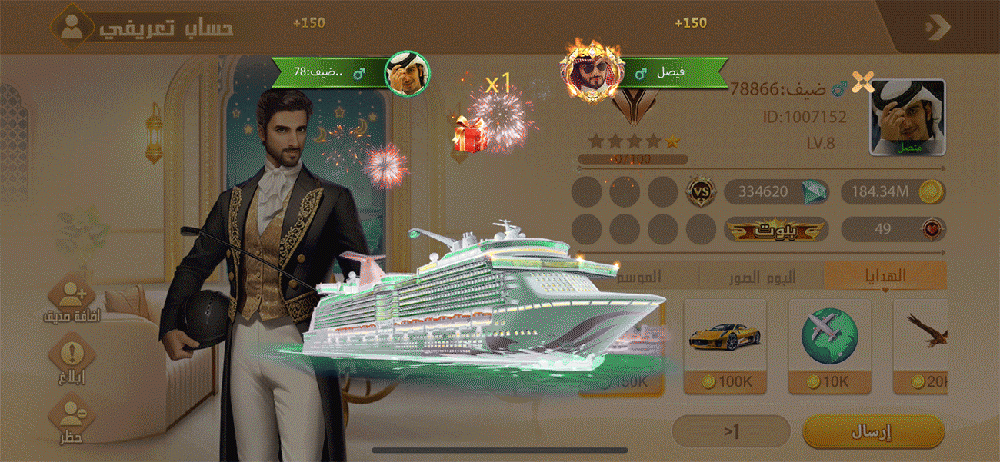Click the gold coins balance
Image resolution: width=1000 pixels, height=462 pixels.
[x=892, y=191]
